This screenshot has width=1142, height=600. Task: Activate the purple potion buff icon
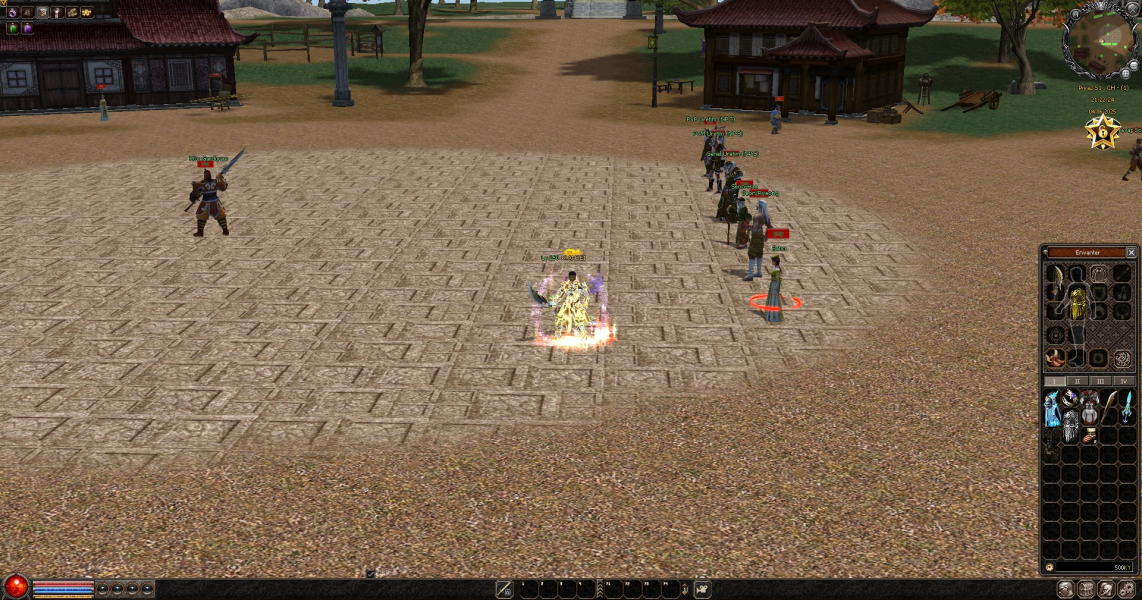(27, 28)
